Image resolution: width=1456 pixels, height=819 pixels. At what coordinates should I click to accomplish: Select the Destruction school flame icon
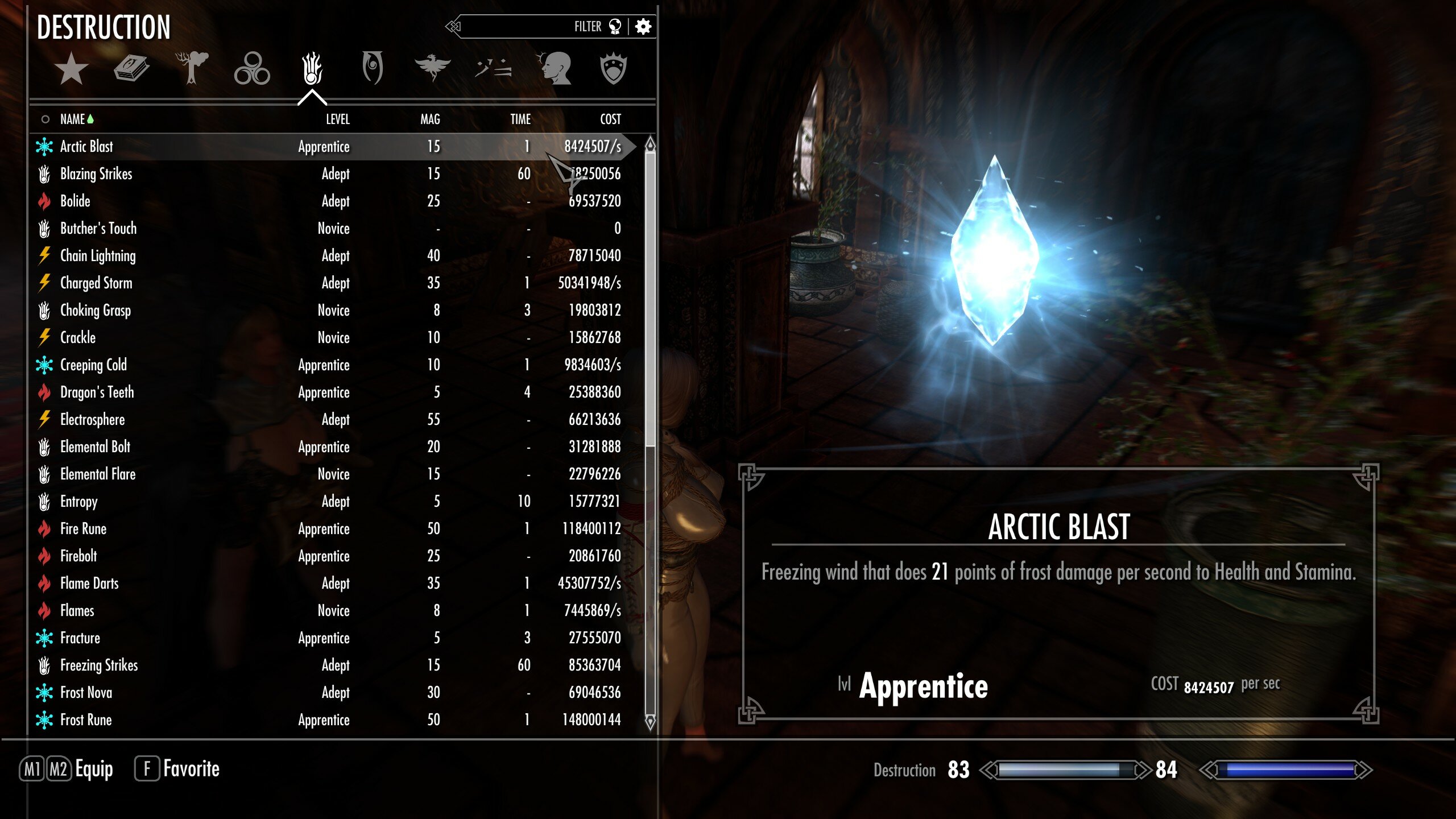click(312, 67)
